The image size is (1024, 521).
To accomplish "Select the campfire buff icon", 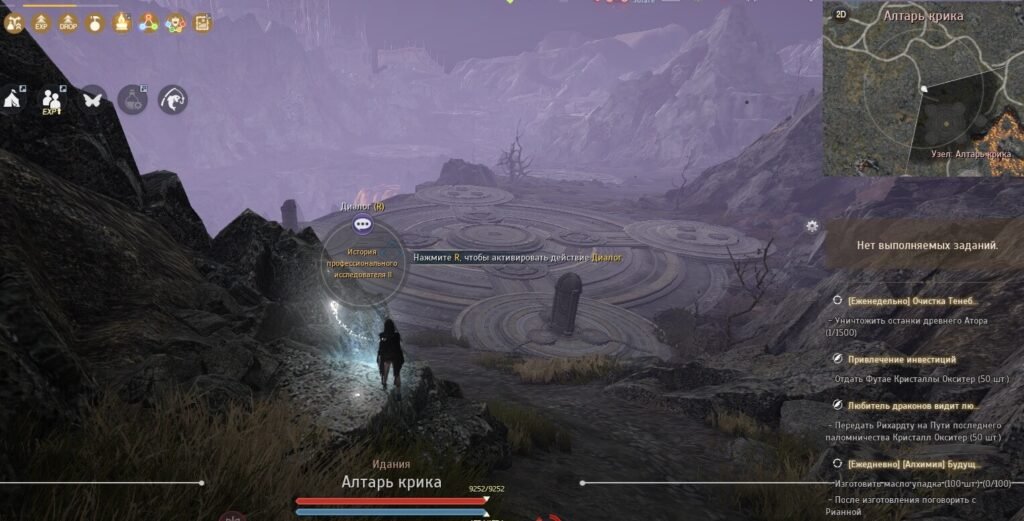I will 122,22.
